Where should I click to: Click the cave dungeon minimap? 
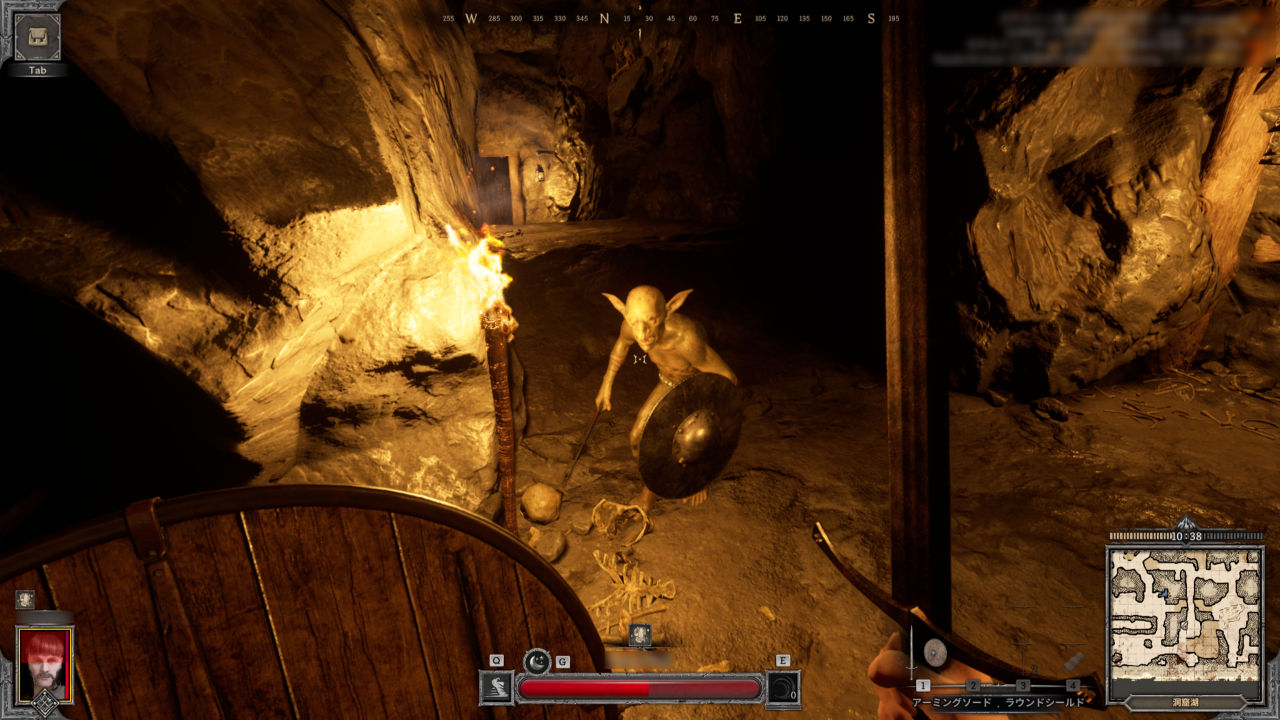coord(1185,610)
